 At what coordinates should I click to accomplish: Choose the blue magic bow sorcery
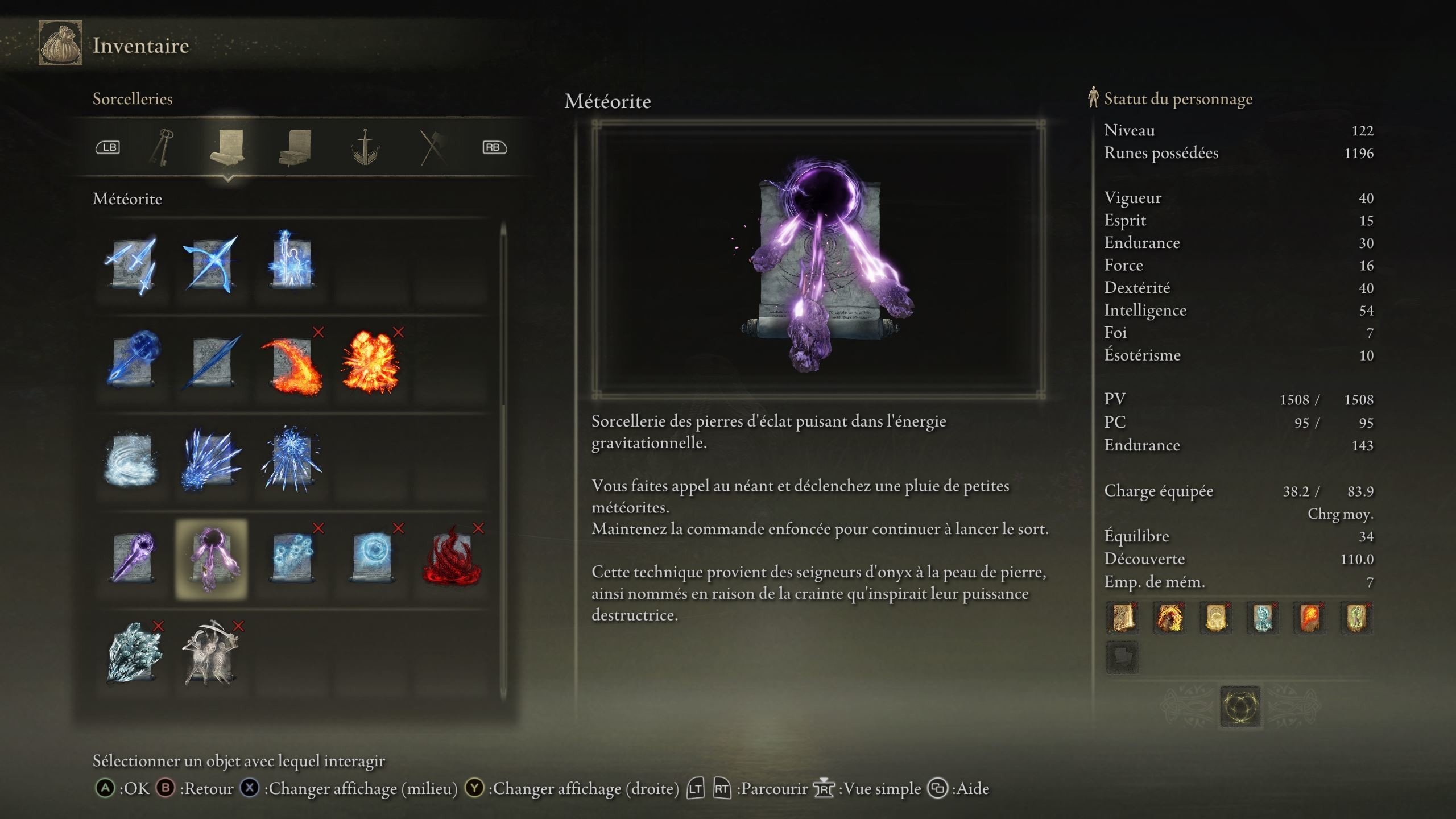pyautogui.click(x=211, y=265)
